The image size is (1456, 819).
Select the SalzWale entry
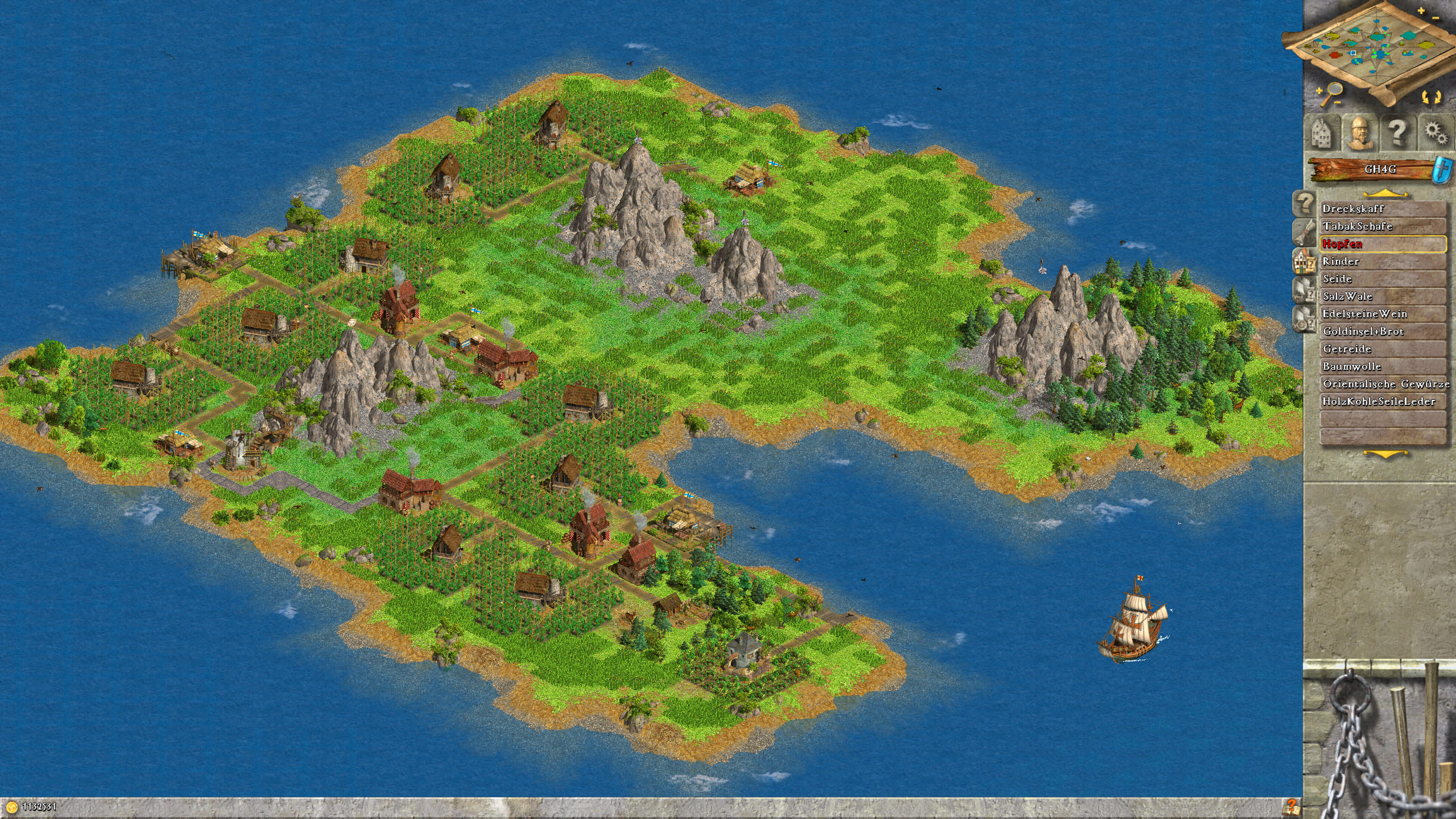[x=1382, y=296]
